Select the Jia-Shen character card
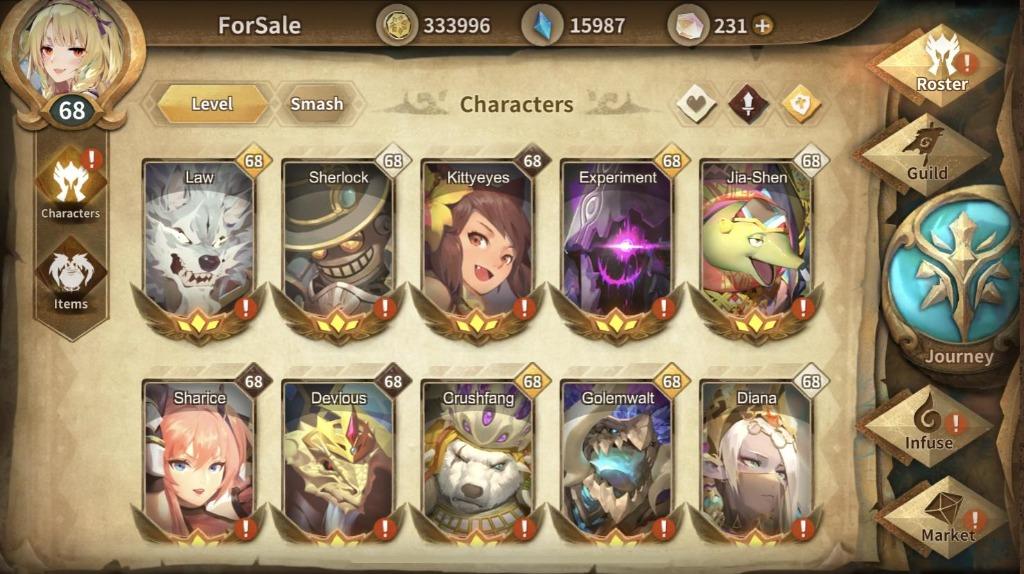 click(756, 240)
